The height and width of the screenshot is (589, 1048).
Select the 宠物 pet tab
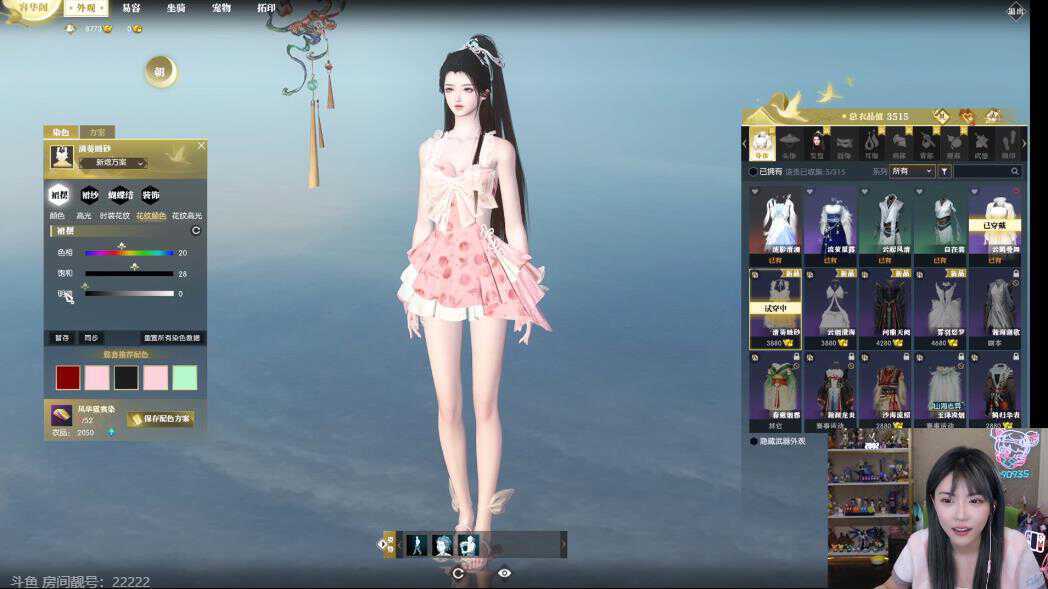(221, 8)
